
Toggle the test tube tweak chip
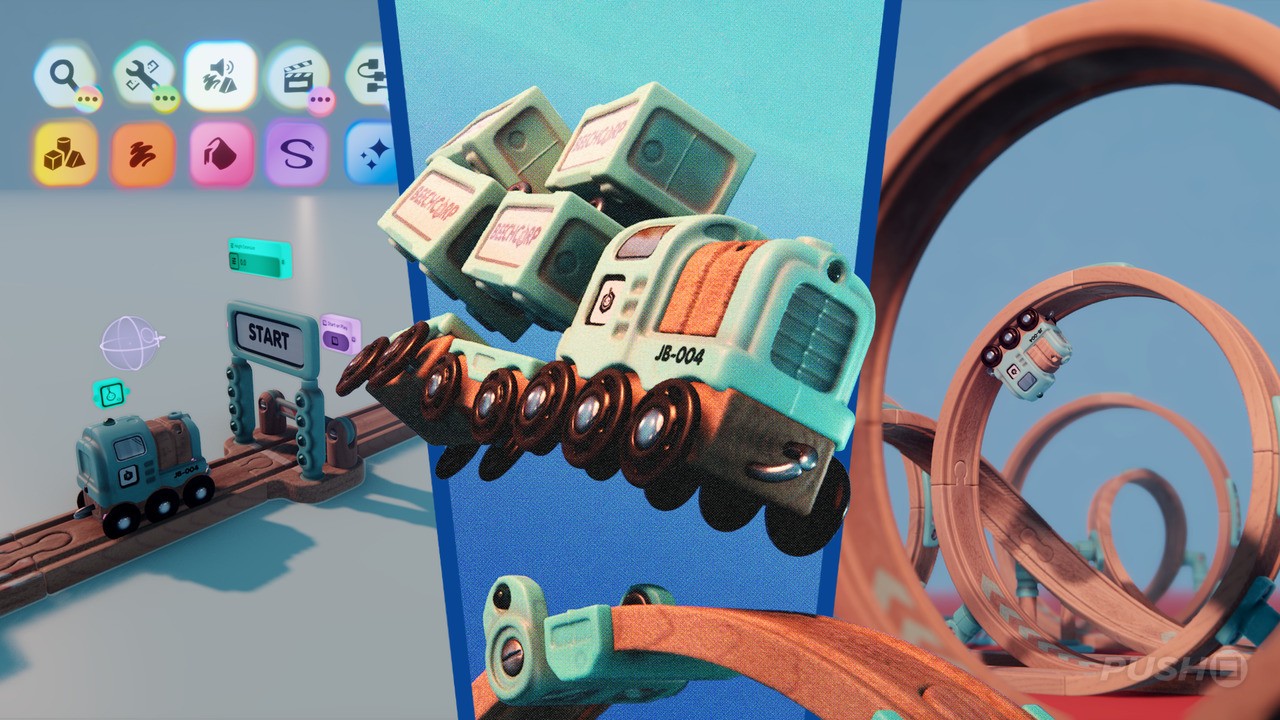coord(110,393)
